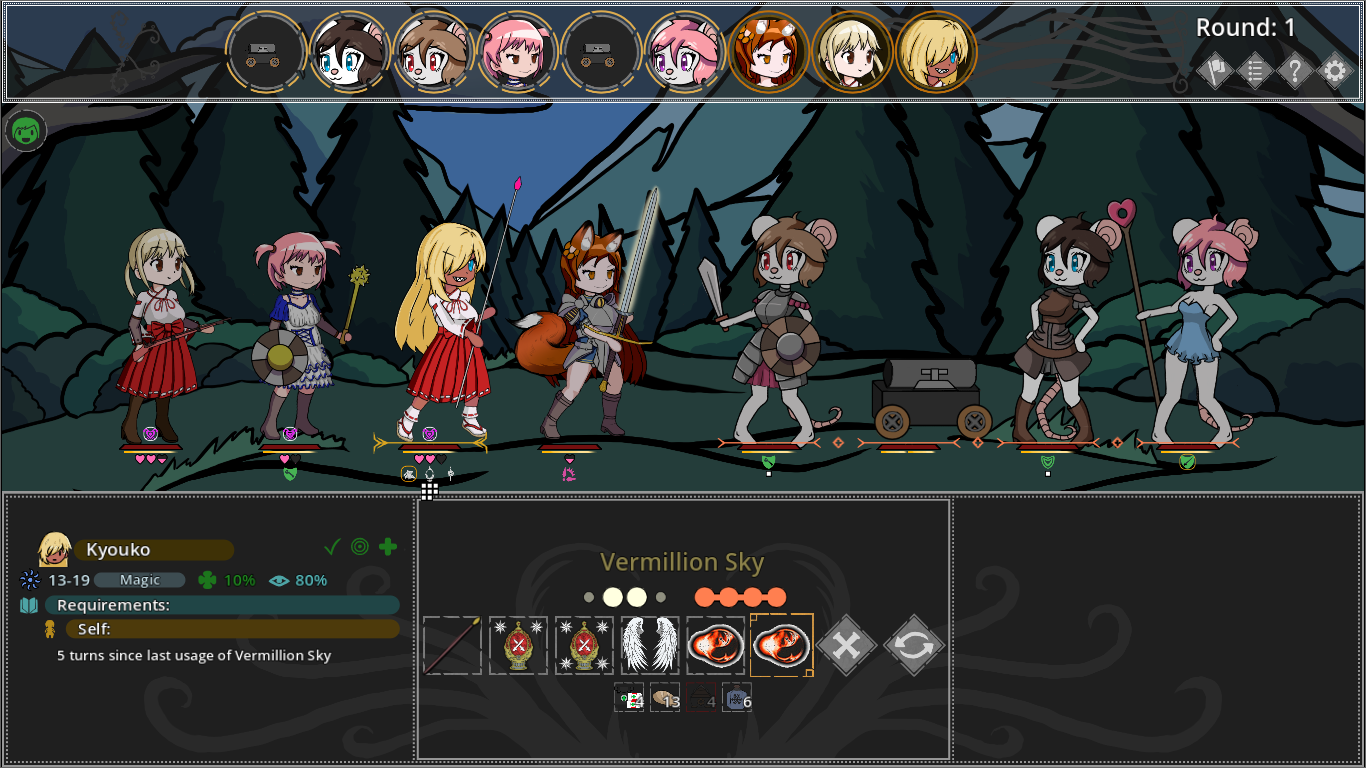Select the first crossed-swords medallion skill
1366x768 pixels.
(x=518, y=644)
